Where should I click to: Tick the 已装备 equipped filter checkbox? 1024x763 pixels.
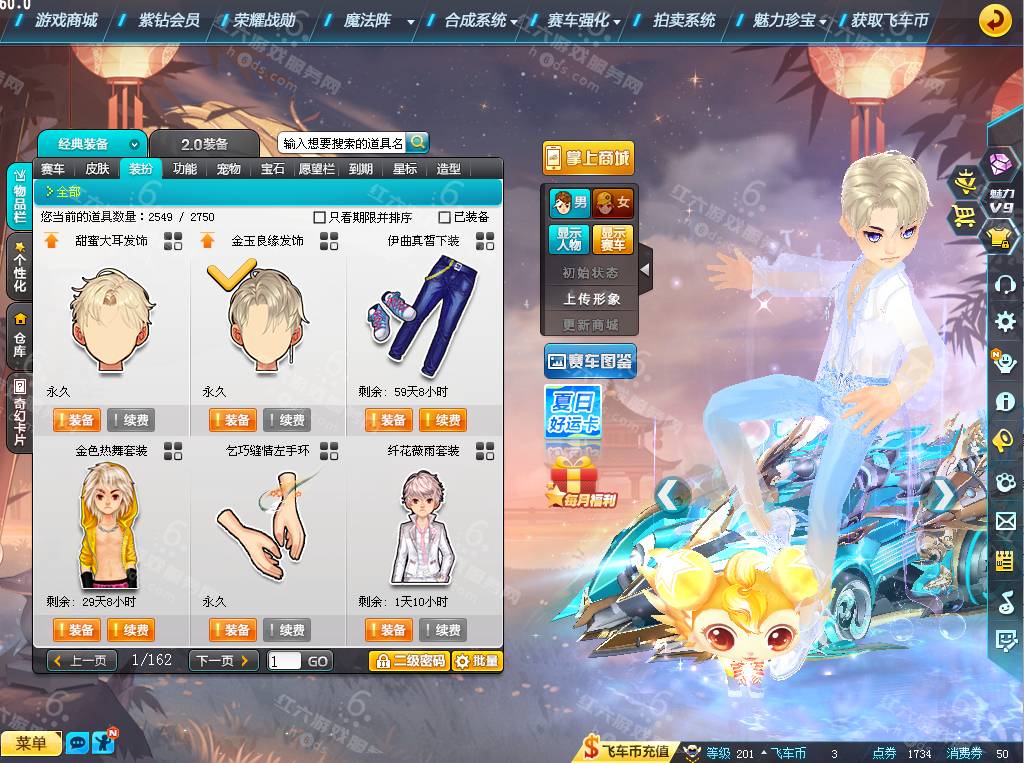445,217
